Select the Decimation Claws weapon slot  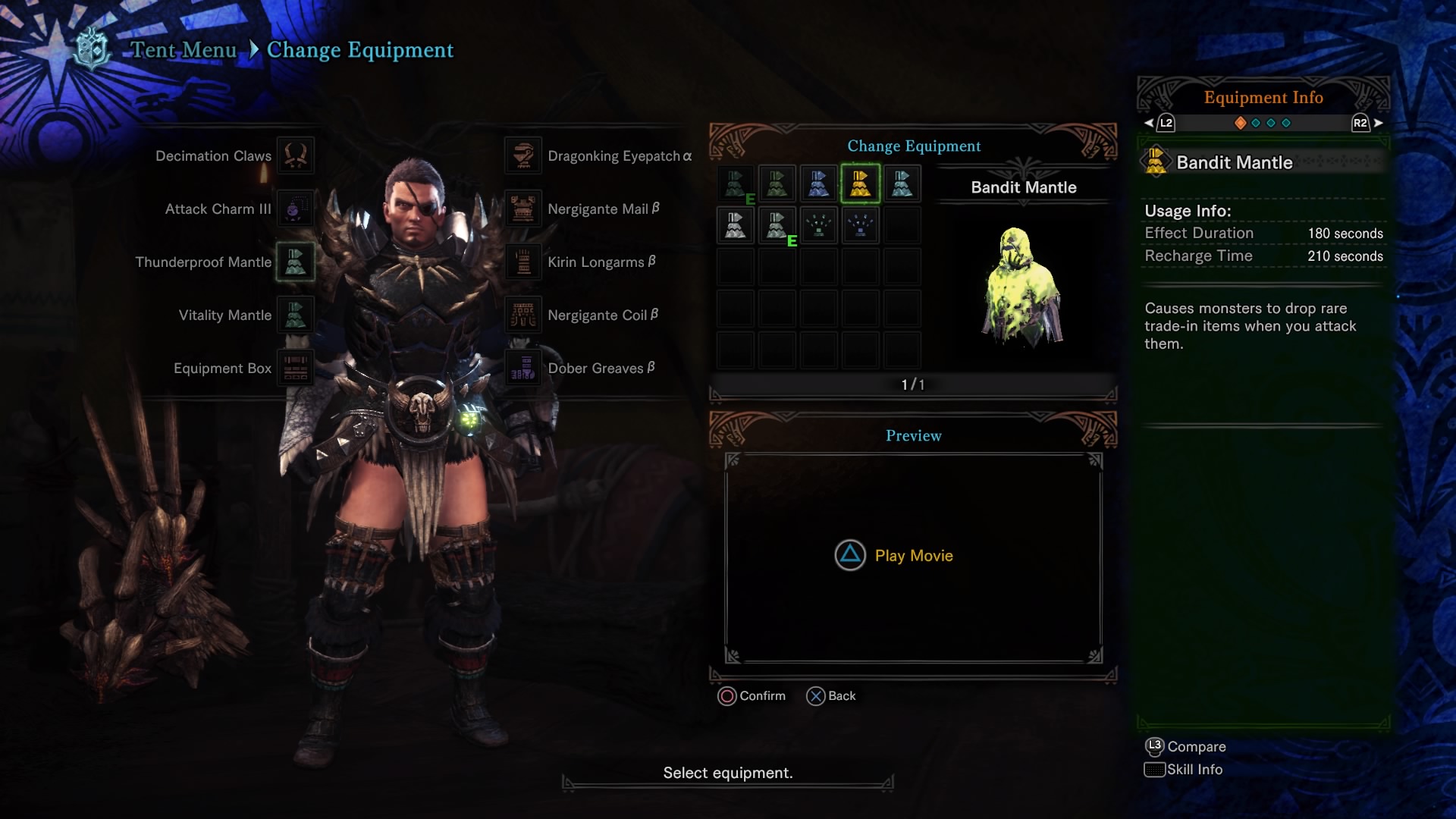[295, 155]
